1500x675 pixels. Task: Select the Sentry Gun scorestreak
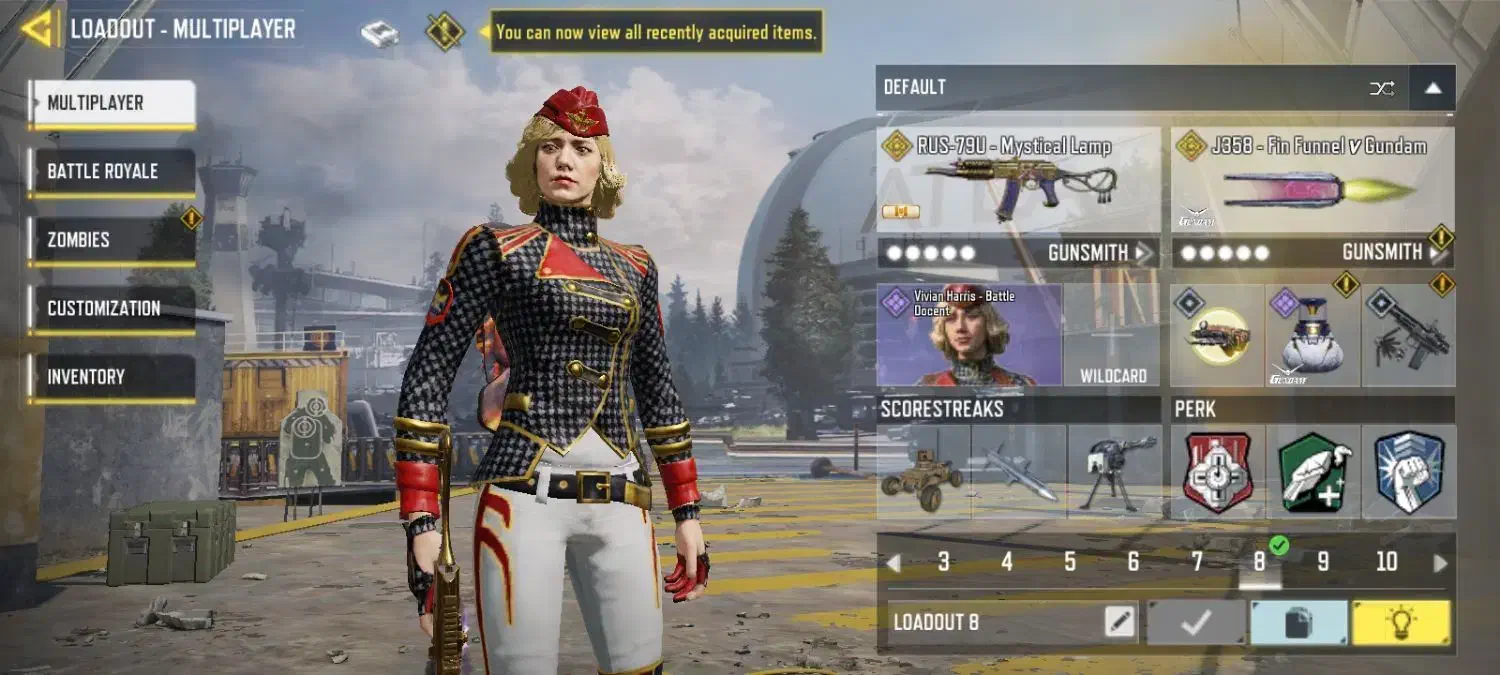click(x=1114, y=472)
